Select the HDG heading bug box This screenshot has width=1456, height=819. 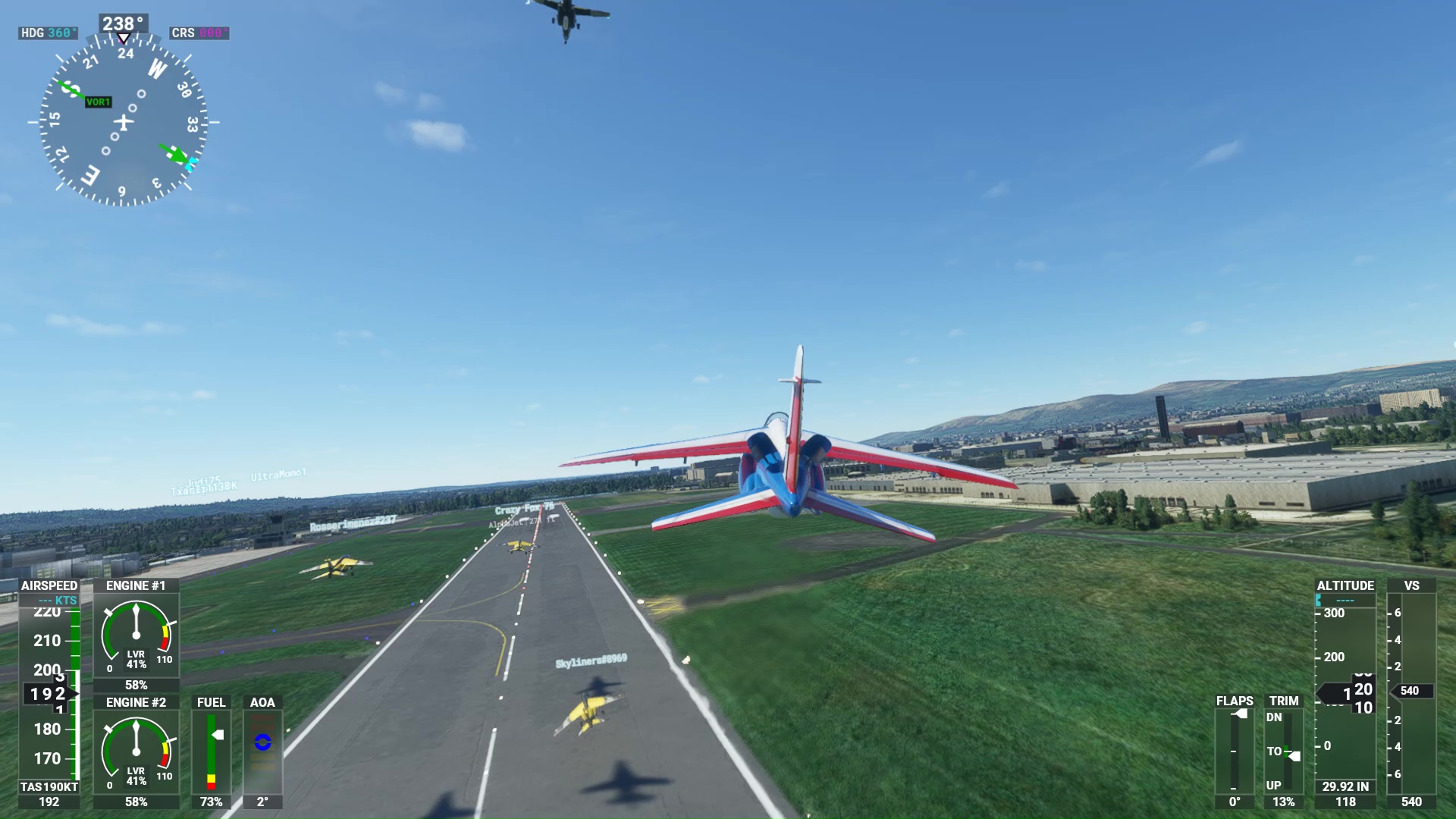[x=48, y=33]
